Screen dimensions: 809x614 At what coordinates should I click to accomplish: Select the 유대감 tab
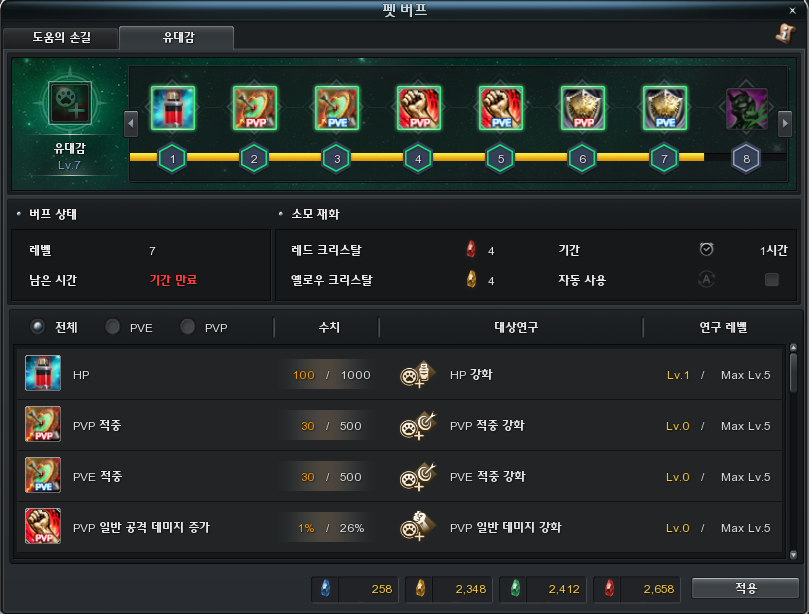tap(176, 38)
